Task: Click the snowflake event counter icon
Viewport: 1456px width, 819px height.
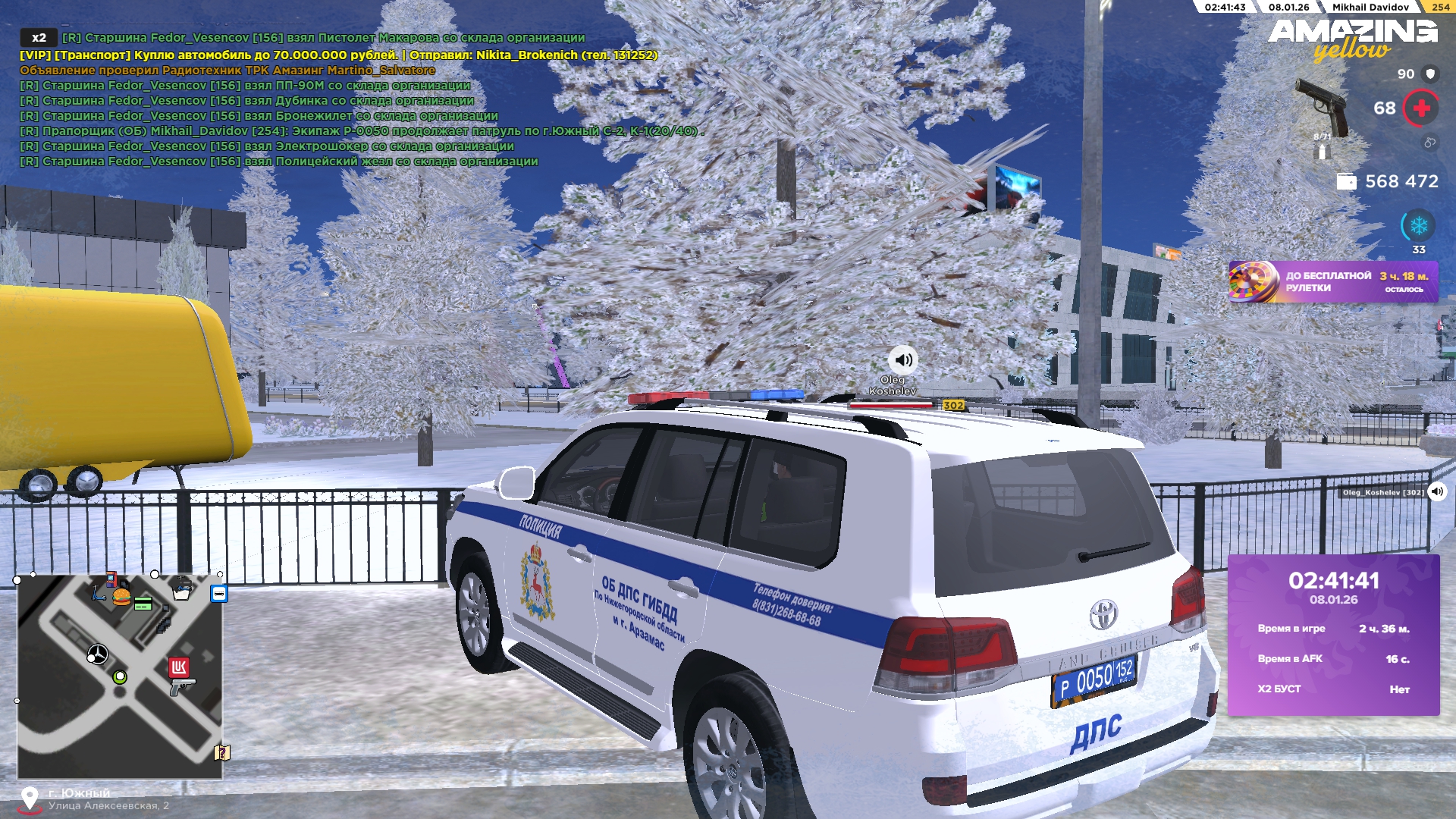Action: [1418, 226]
